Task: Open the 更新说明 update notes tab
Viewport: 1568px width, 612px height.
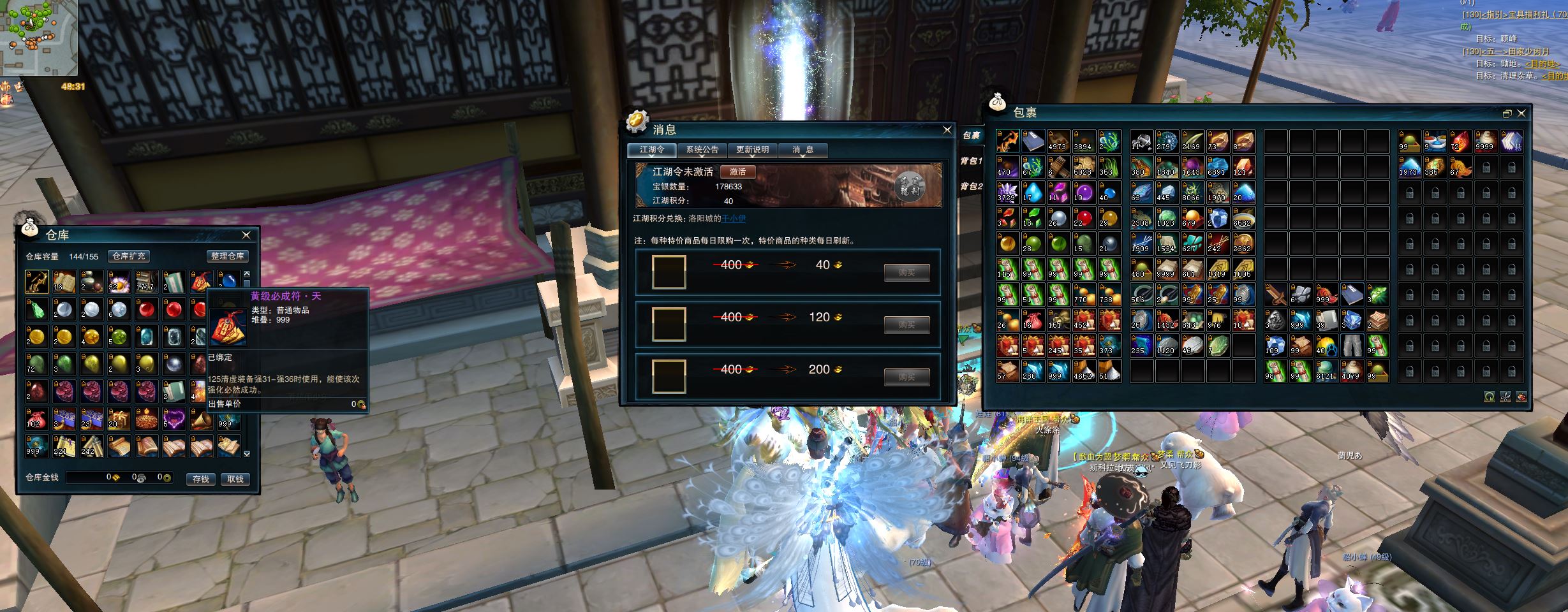Action: [x=752, y=150]
